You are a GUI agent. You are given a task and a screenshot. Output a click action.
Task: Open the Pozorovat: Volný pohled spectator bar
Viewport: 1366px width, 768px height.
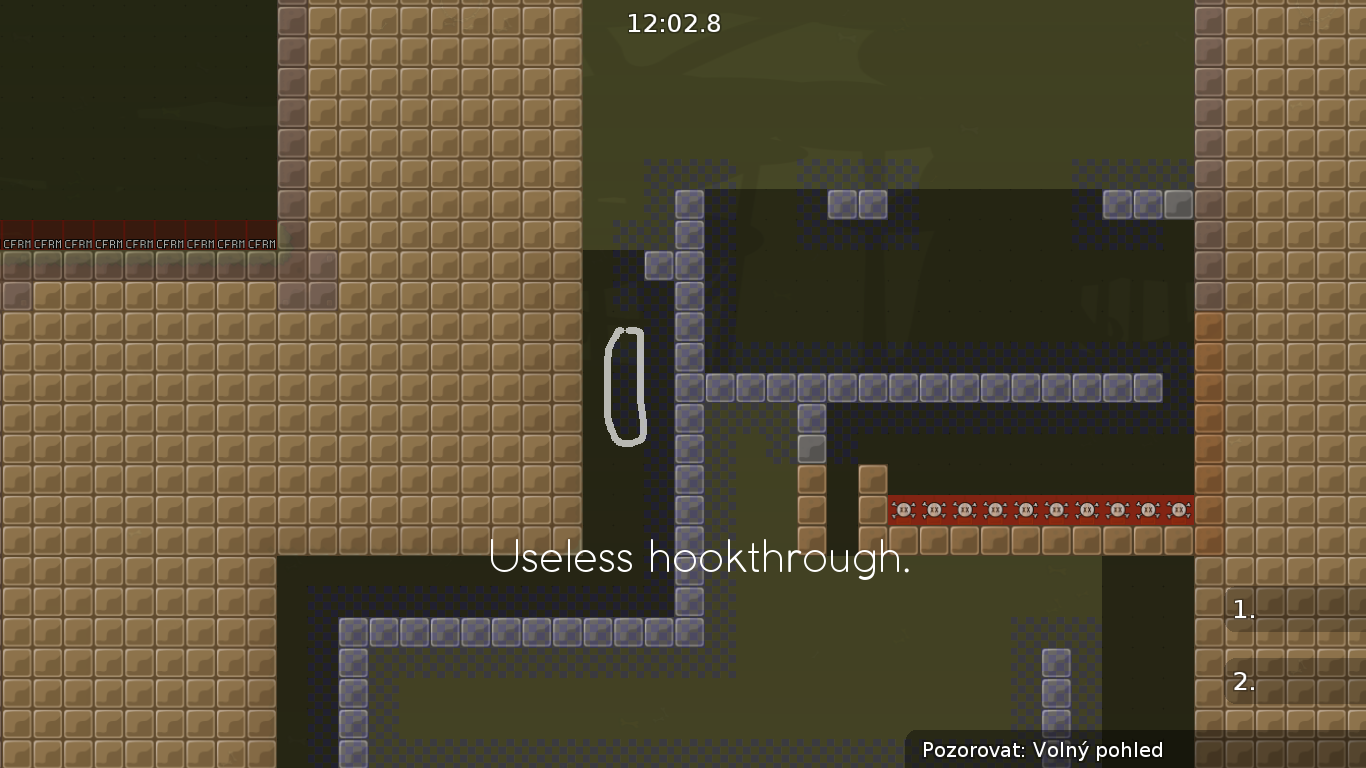coord(1045,750)
